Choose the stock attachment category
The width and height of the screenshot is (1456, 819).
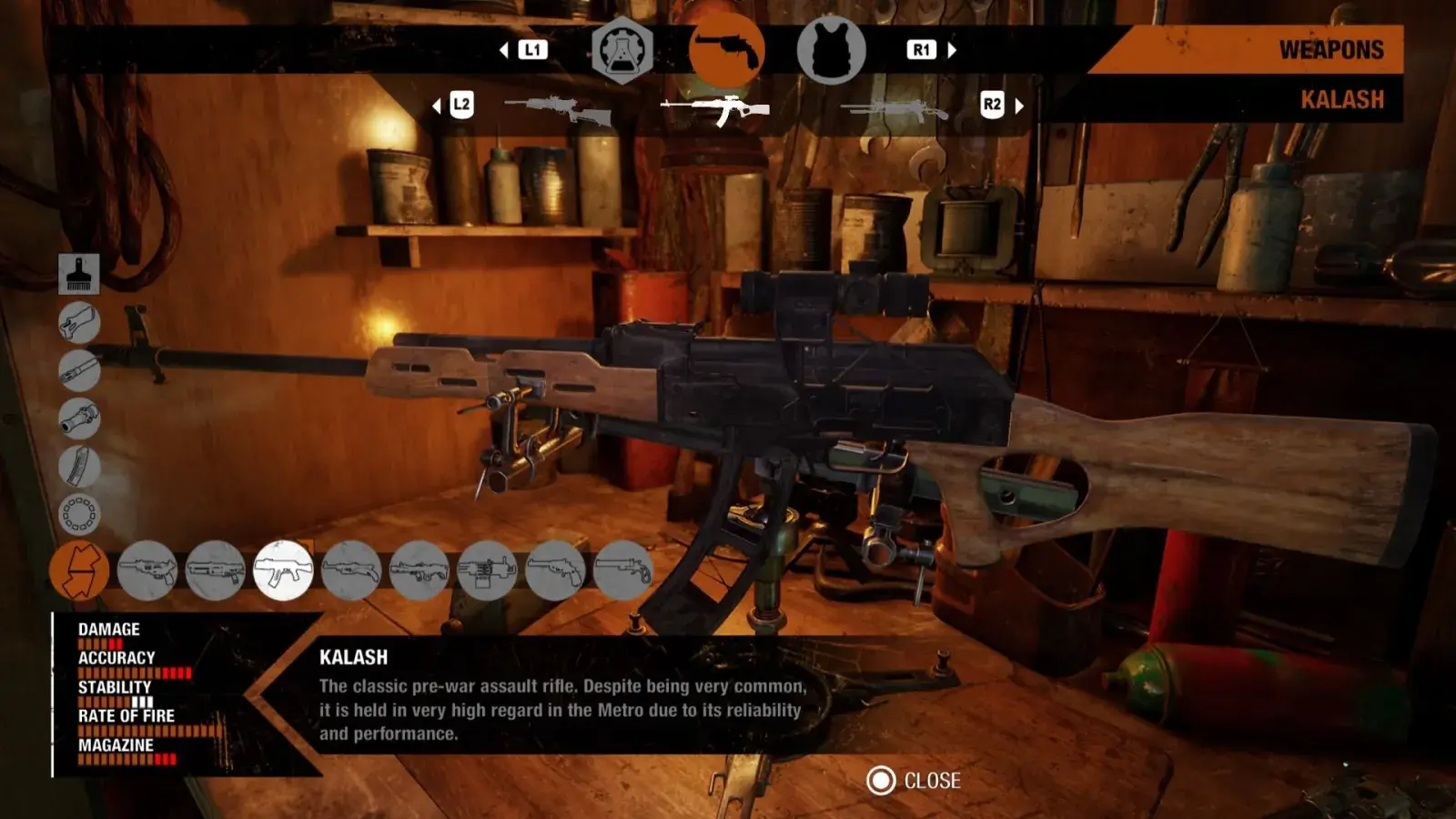(x=79, y=322)
